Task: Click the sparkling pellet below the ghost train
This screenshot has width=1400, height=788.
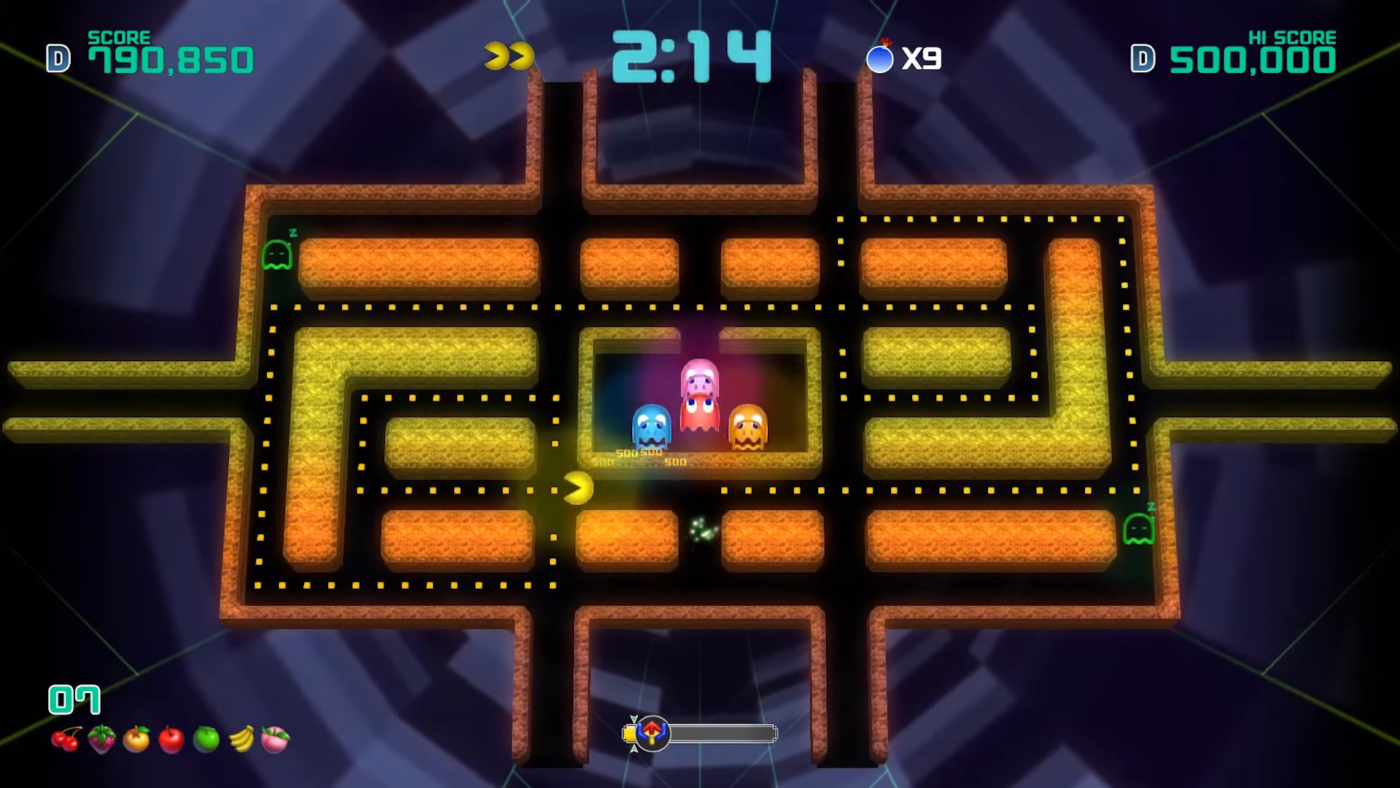Action: (x=701, y=533)
